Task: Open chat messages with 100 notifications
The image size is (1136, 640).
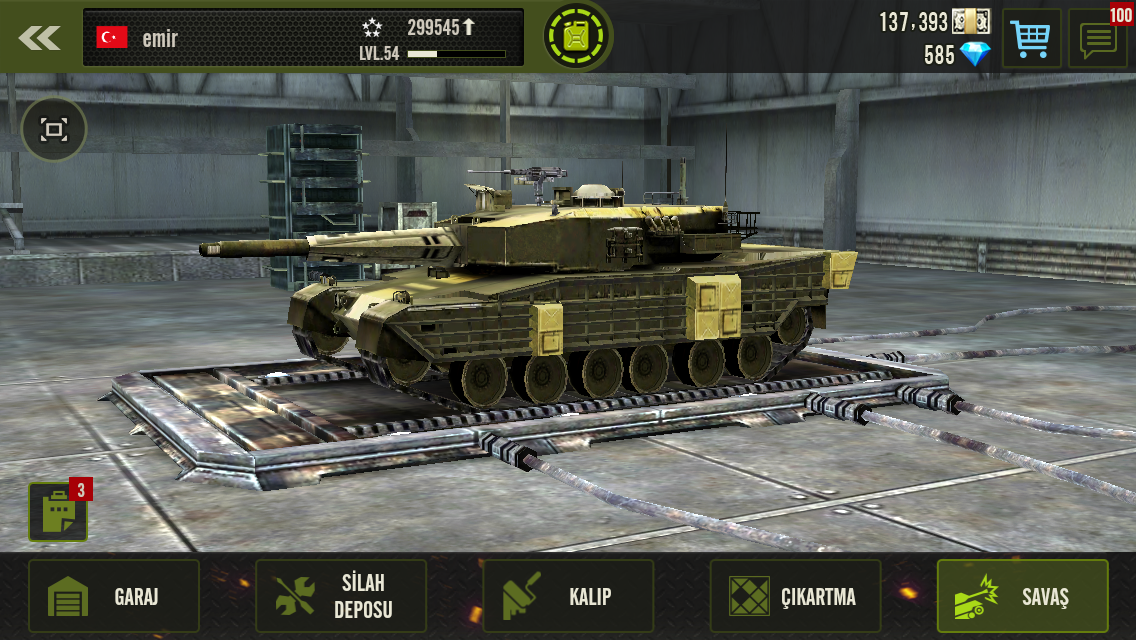Action: pos(1097,39)
